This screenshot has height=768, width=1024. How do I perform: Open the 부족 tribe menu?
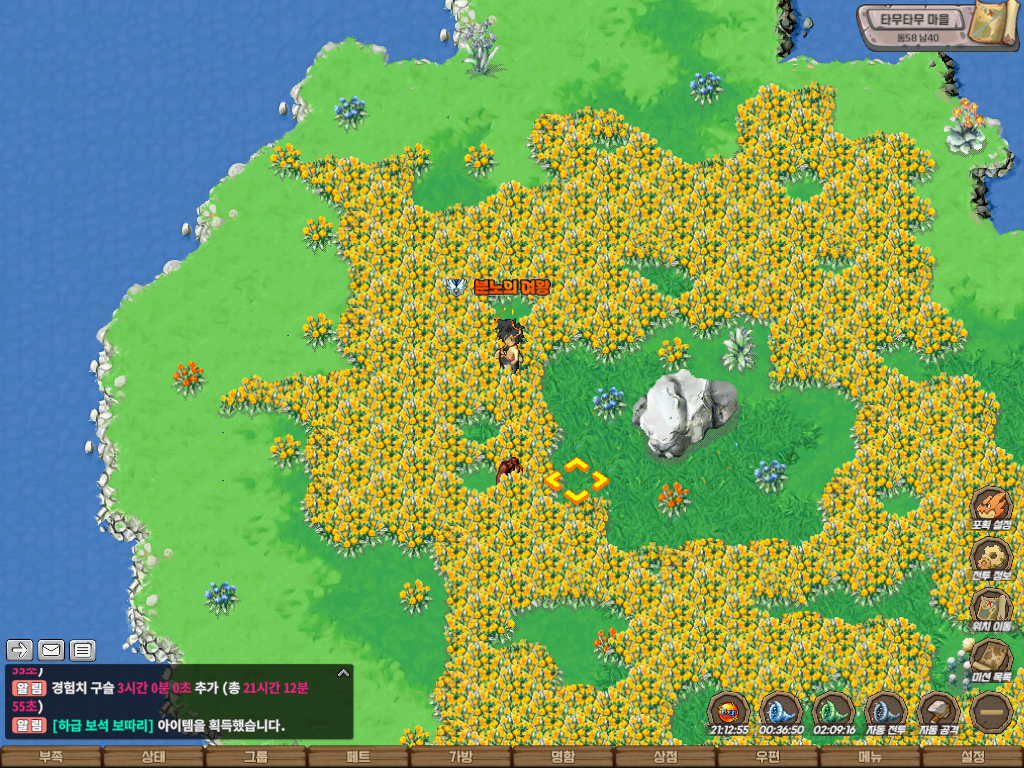[x=51, y=758]
